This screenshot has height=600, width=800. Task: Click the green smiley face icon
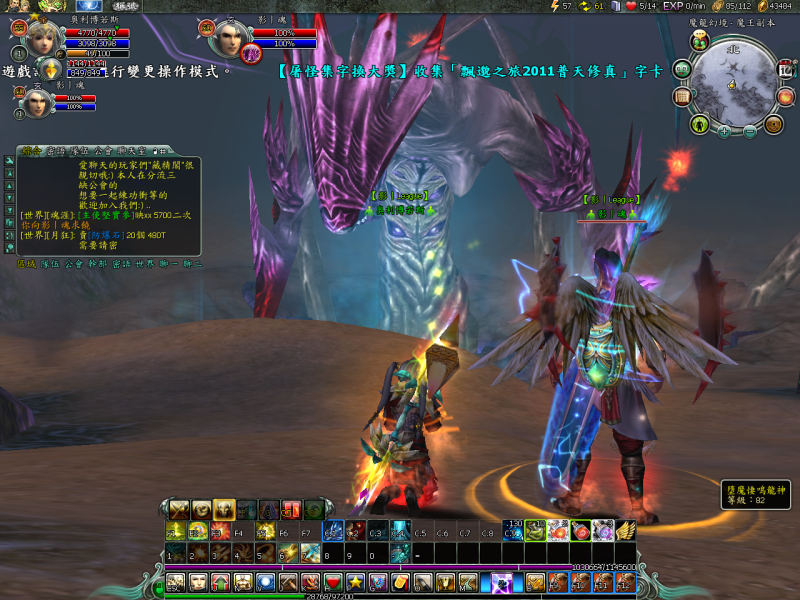point(684,69)
